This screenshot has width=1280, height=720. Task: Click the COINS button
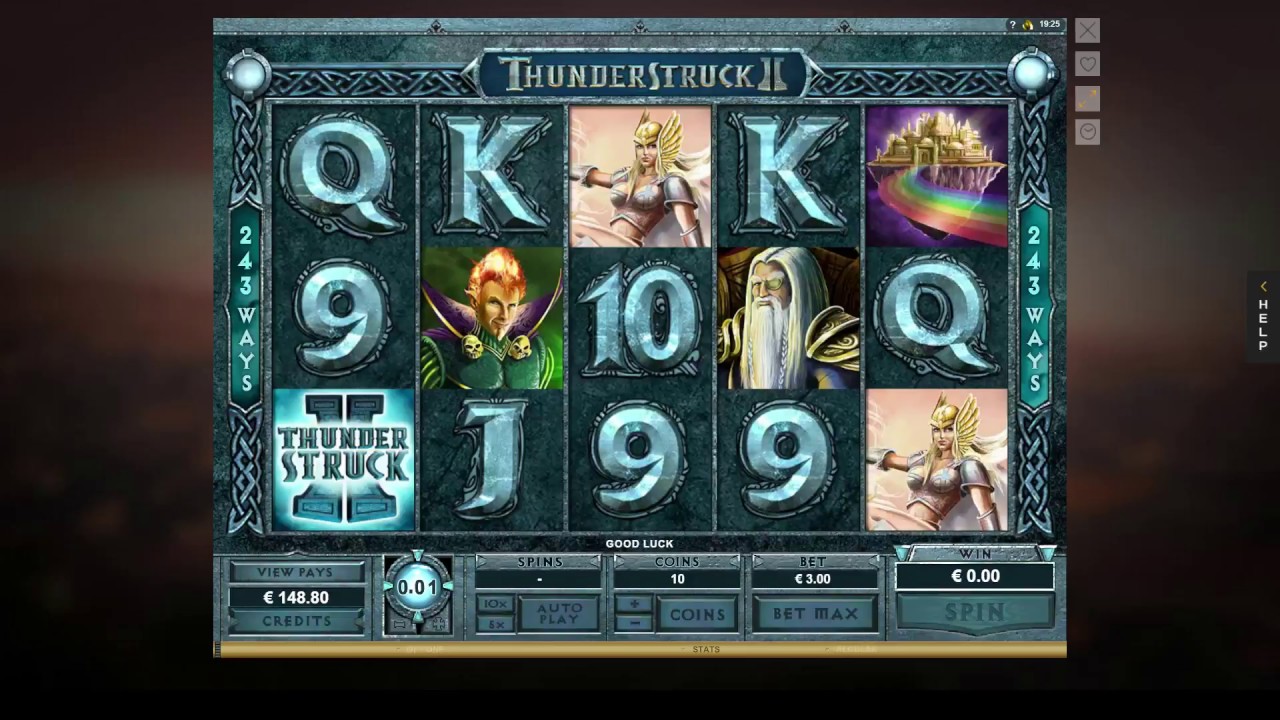697,614
